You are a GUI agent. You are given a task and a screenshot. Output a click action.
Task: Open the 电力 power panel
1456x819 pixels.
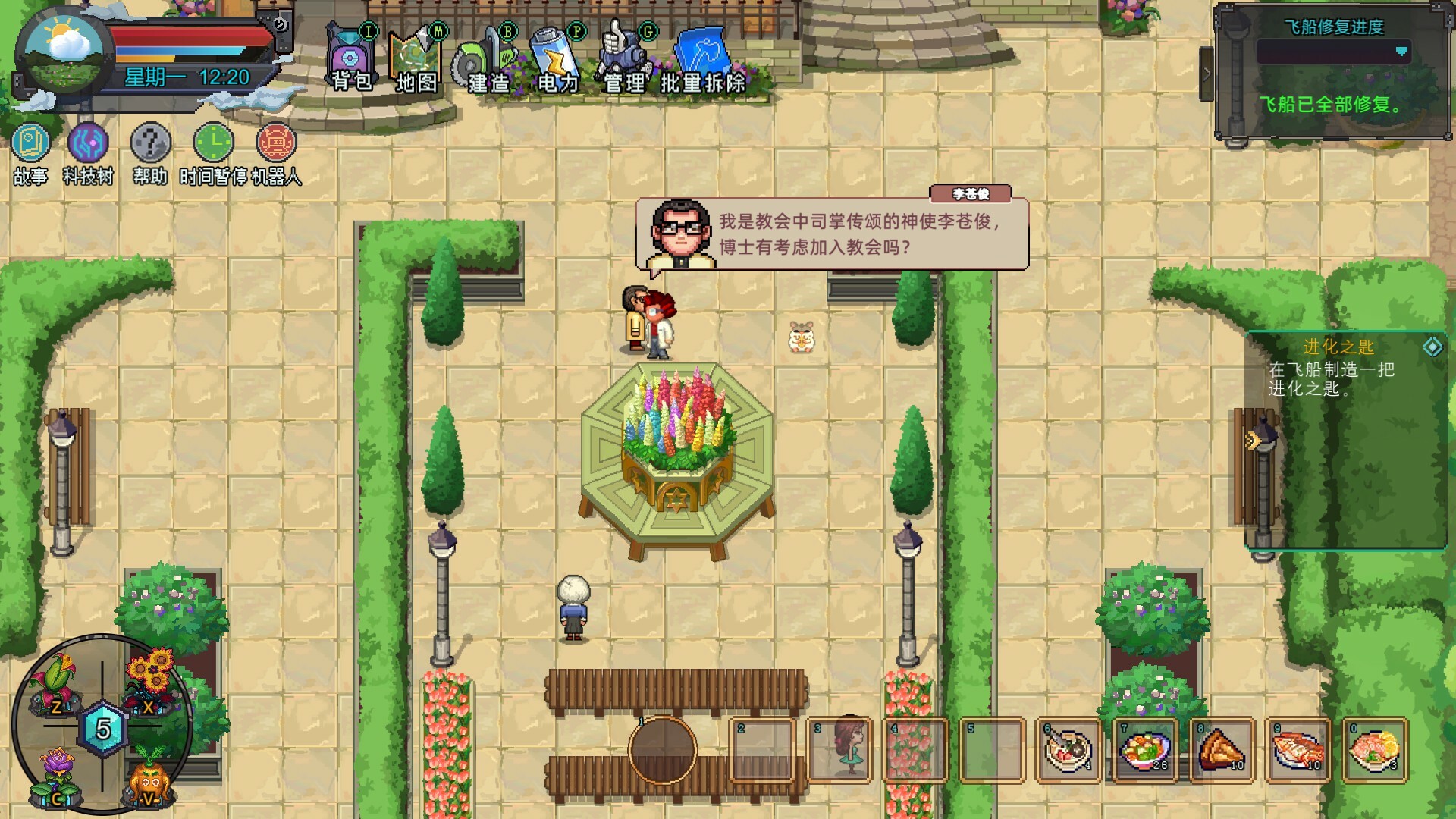[557, 53]
